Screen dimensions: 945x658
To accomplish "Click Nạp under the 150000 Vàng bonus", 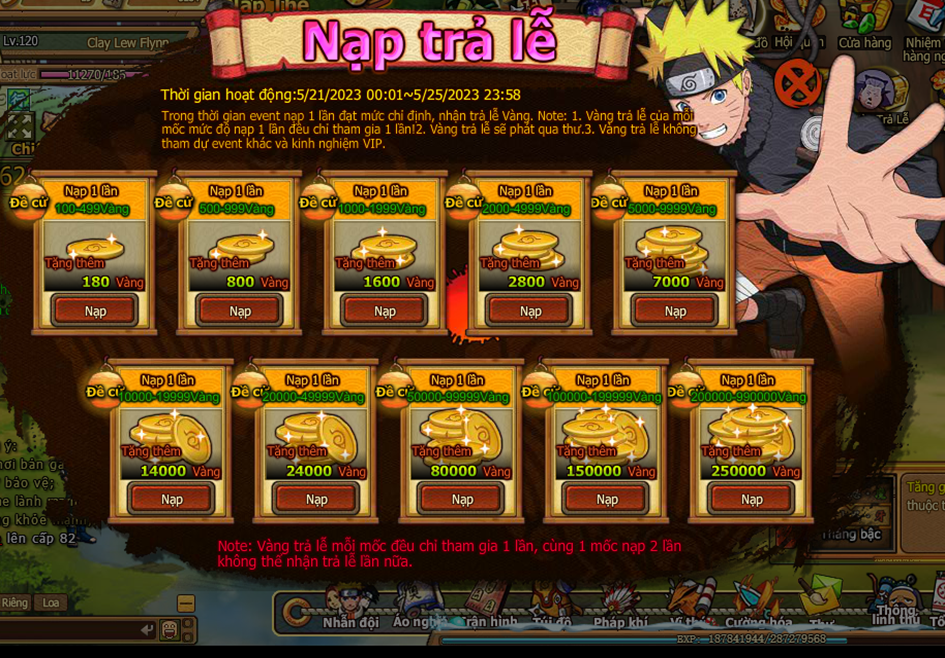I will coord(607,499).
